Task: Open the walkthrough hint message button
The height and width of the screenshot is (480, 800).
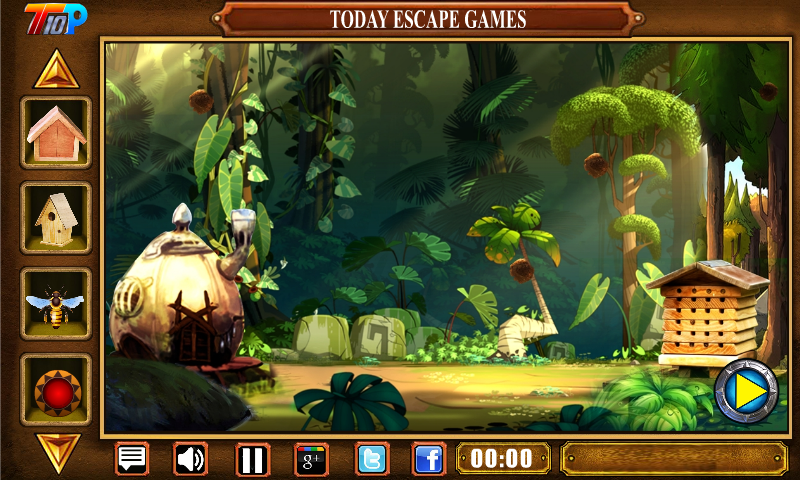Action: 132,459
